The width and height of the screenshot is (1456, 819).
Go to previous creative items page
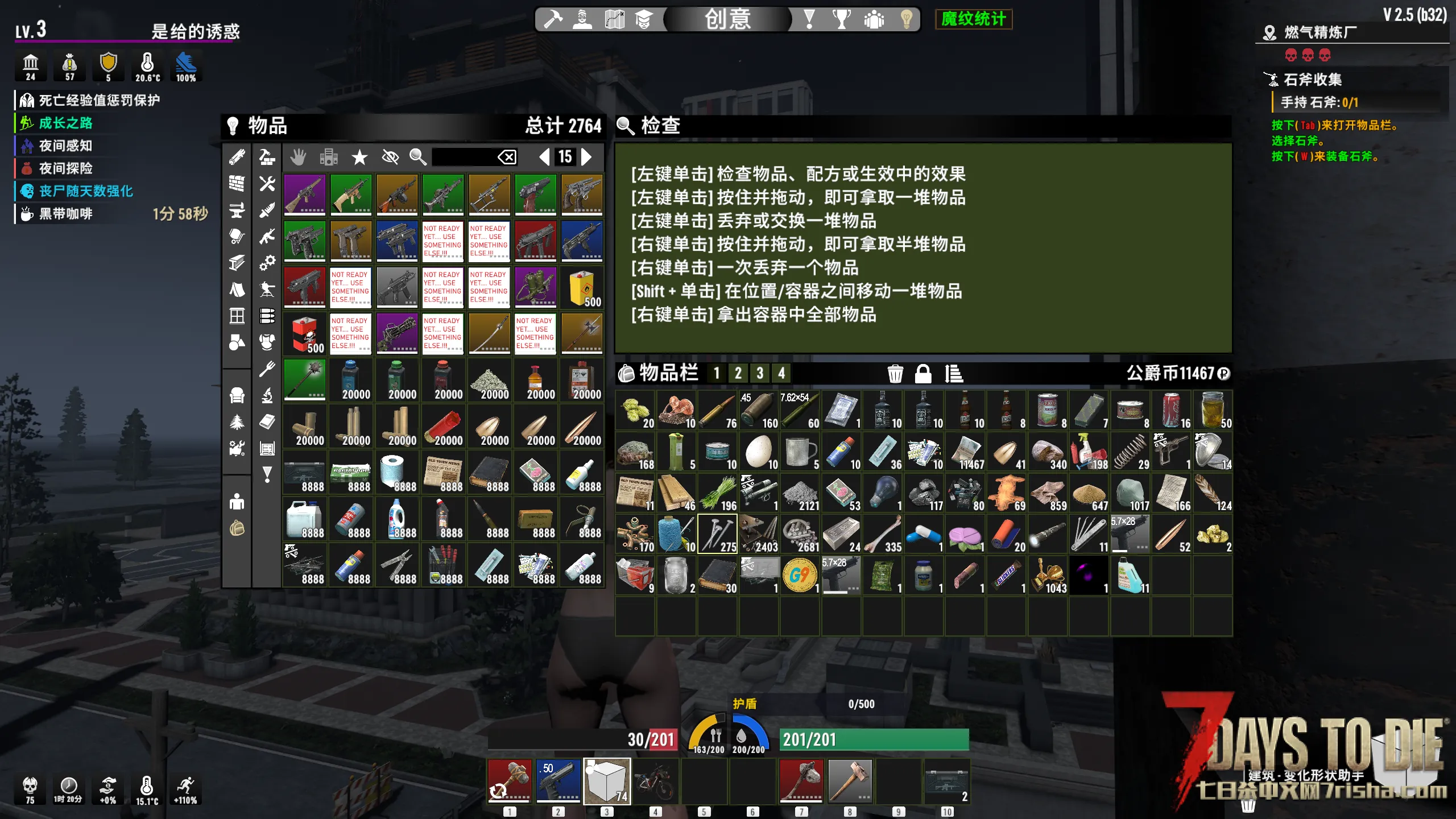[x=544, y=157]
